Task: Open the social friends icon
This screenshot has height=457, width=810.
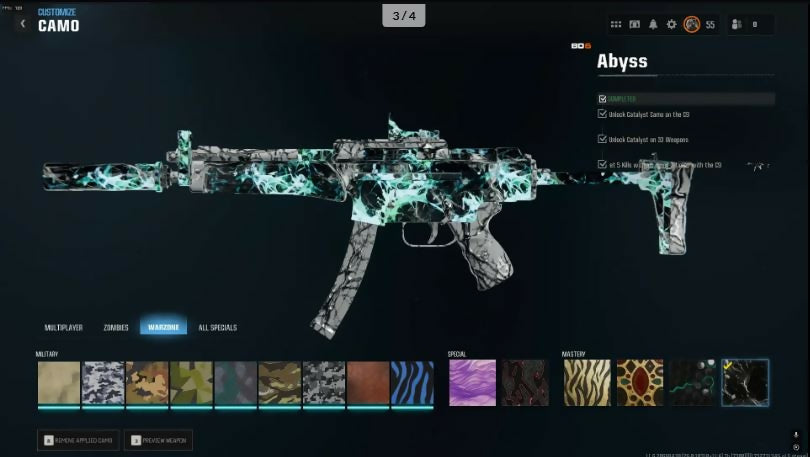Action: point(738,24)
